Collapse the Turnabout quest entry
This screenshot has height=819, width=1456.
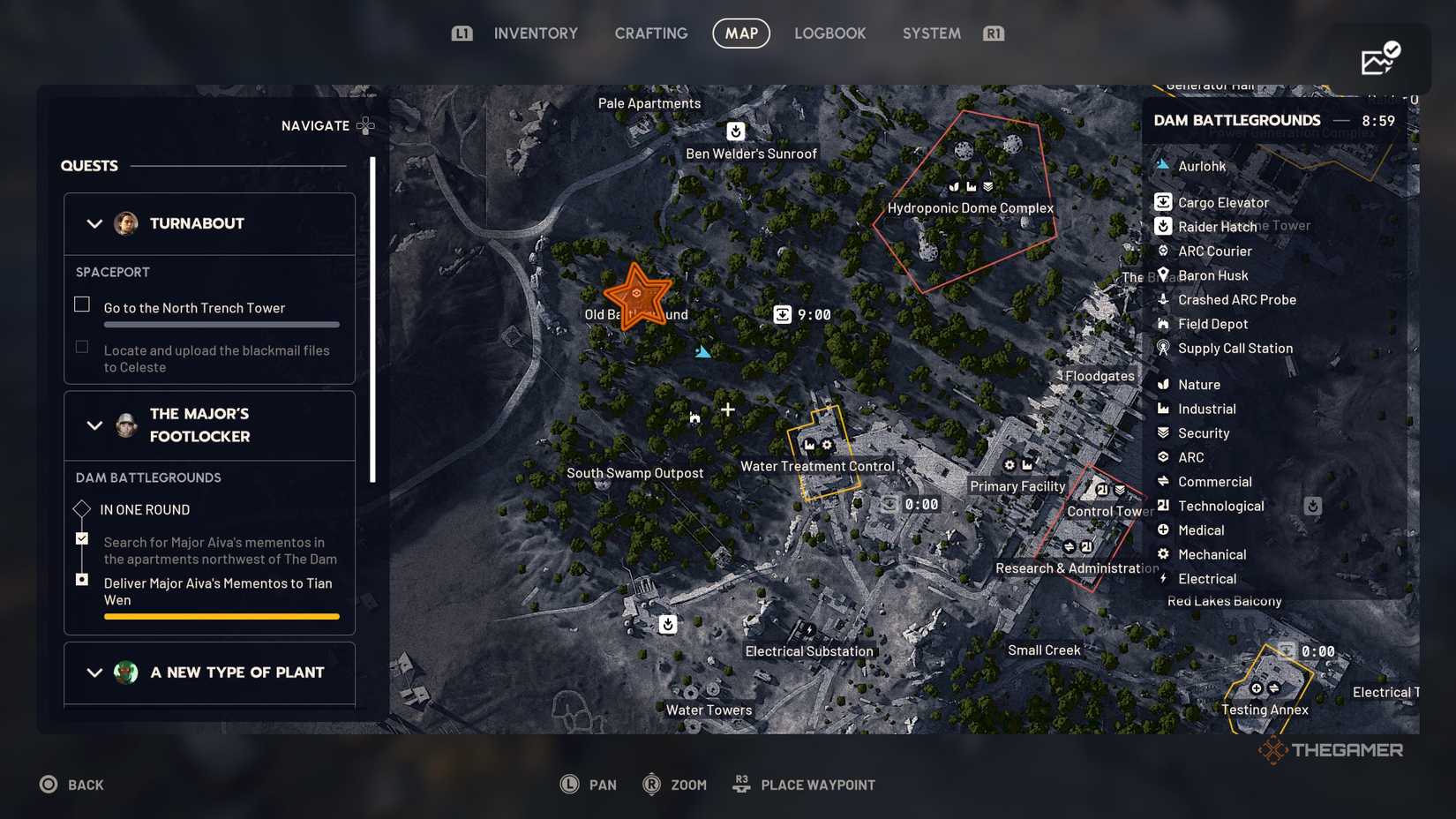(x=95, y=223)
